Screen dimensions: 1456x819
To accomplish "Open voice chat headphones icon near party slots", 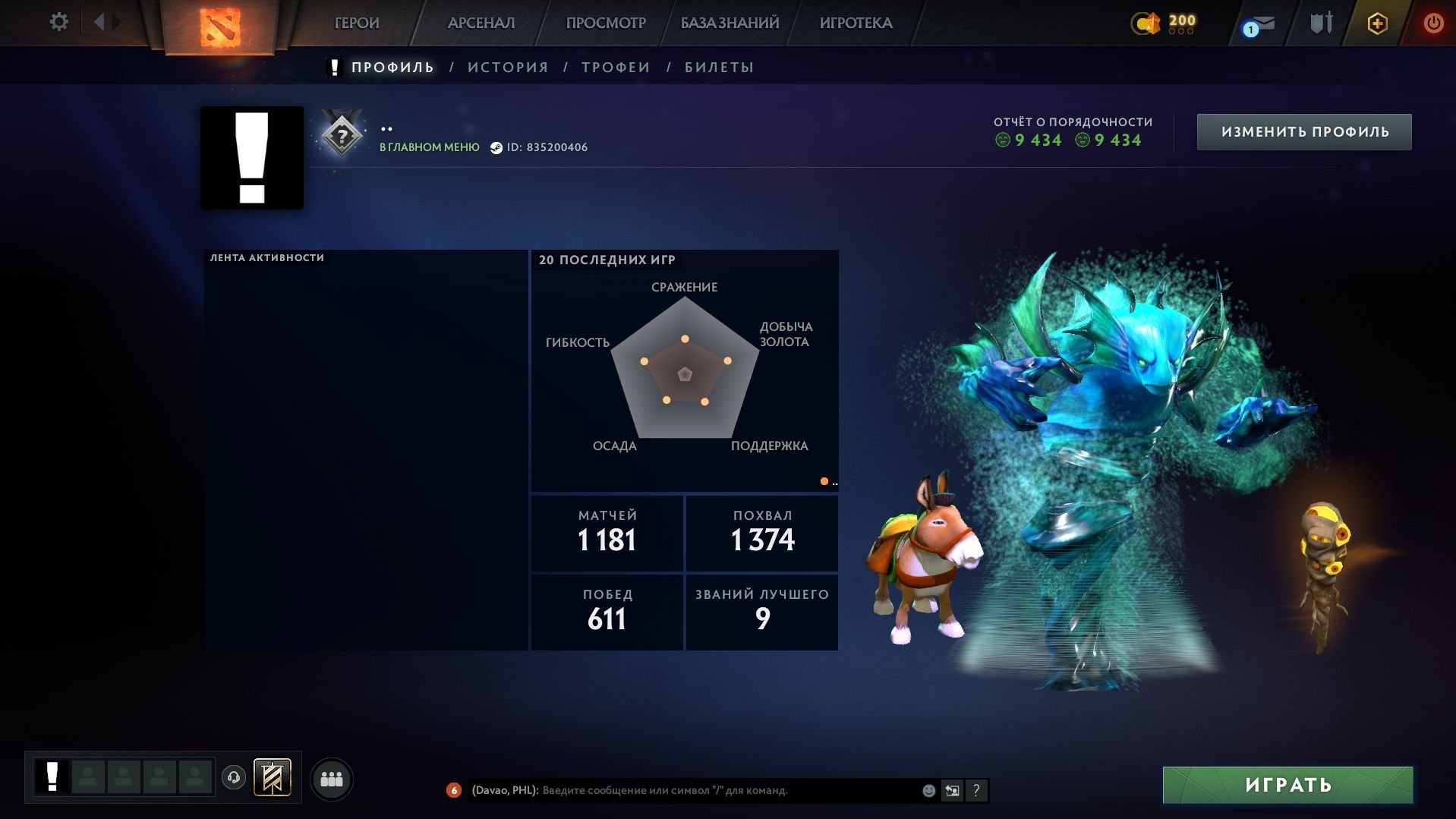I will 234,778.
